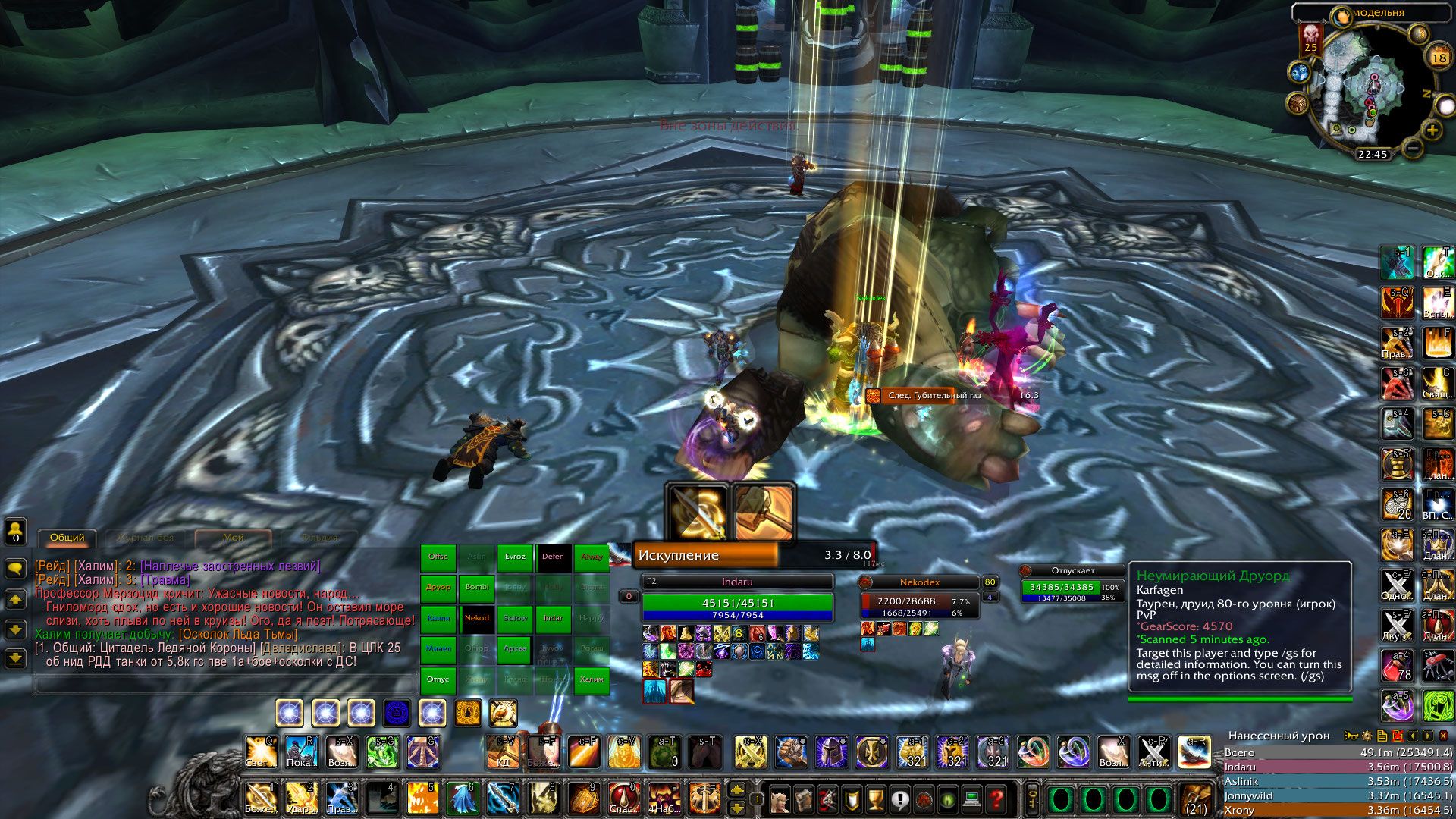Image resolution: width=1456 pixels, height=819 pixels.
Task: Target Indar in the raid grid
Action: 553,618
